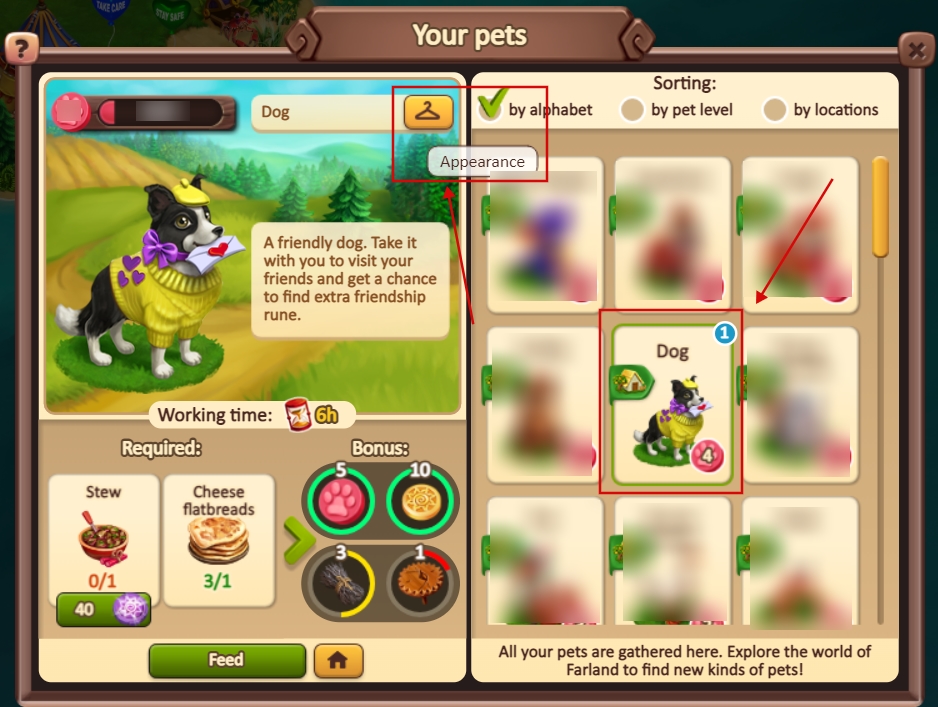Select sorting by alphabet
The height and width of the screenshot is (707, 938).
pos(491,109)
